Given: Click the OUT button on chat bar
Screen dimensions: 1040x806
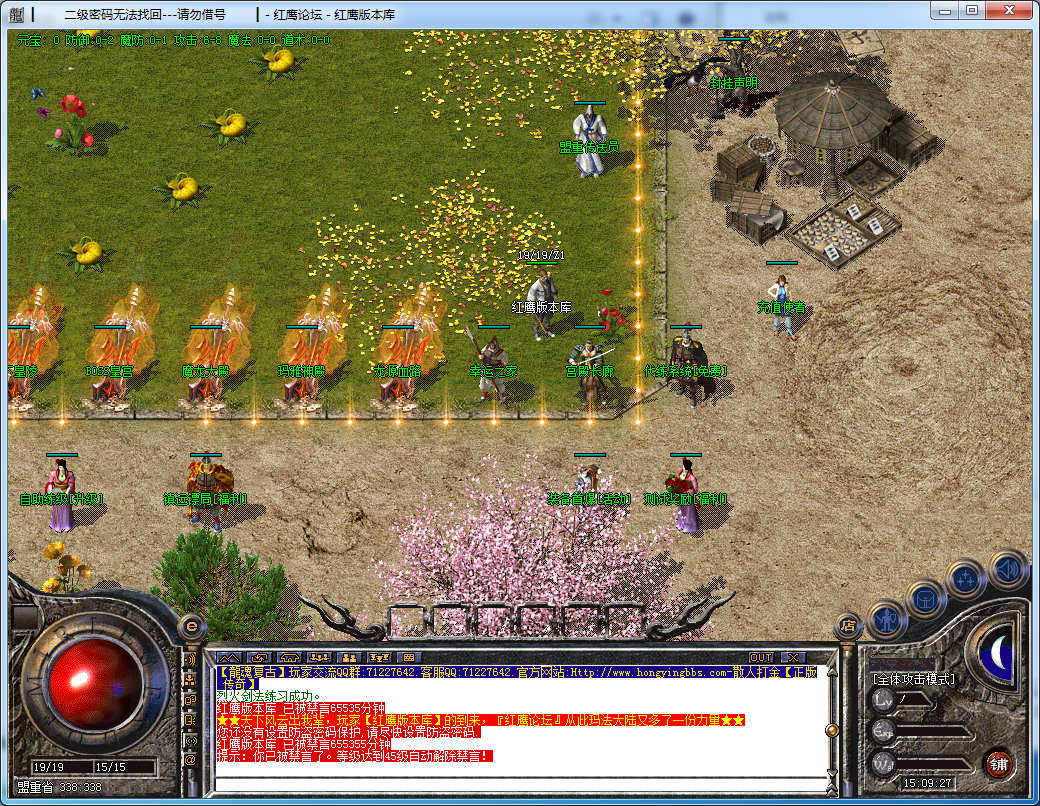Looking at the screenshot, I should pos(762,657).
